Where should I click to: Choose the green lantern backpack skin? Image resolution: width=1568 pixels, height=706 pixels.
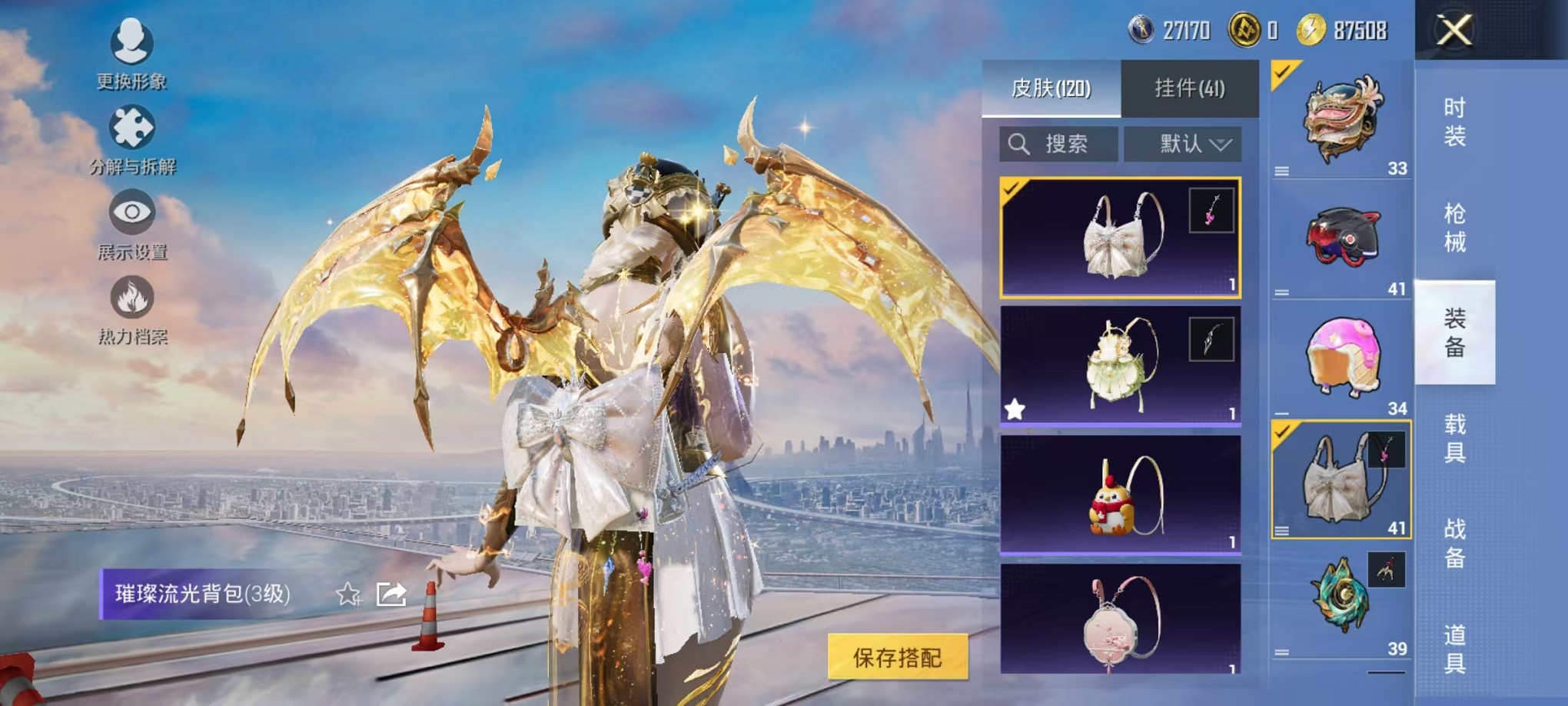point(1120,365)
